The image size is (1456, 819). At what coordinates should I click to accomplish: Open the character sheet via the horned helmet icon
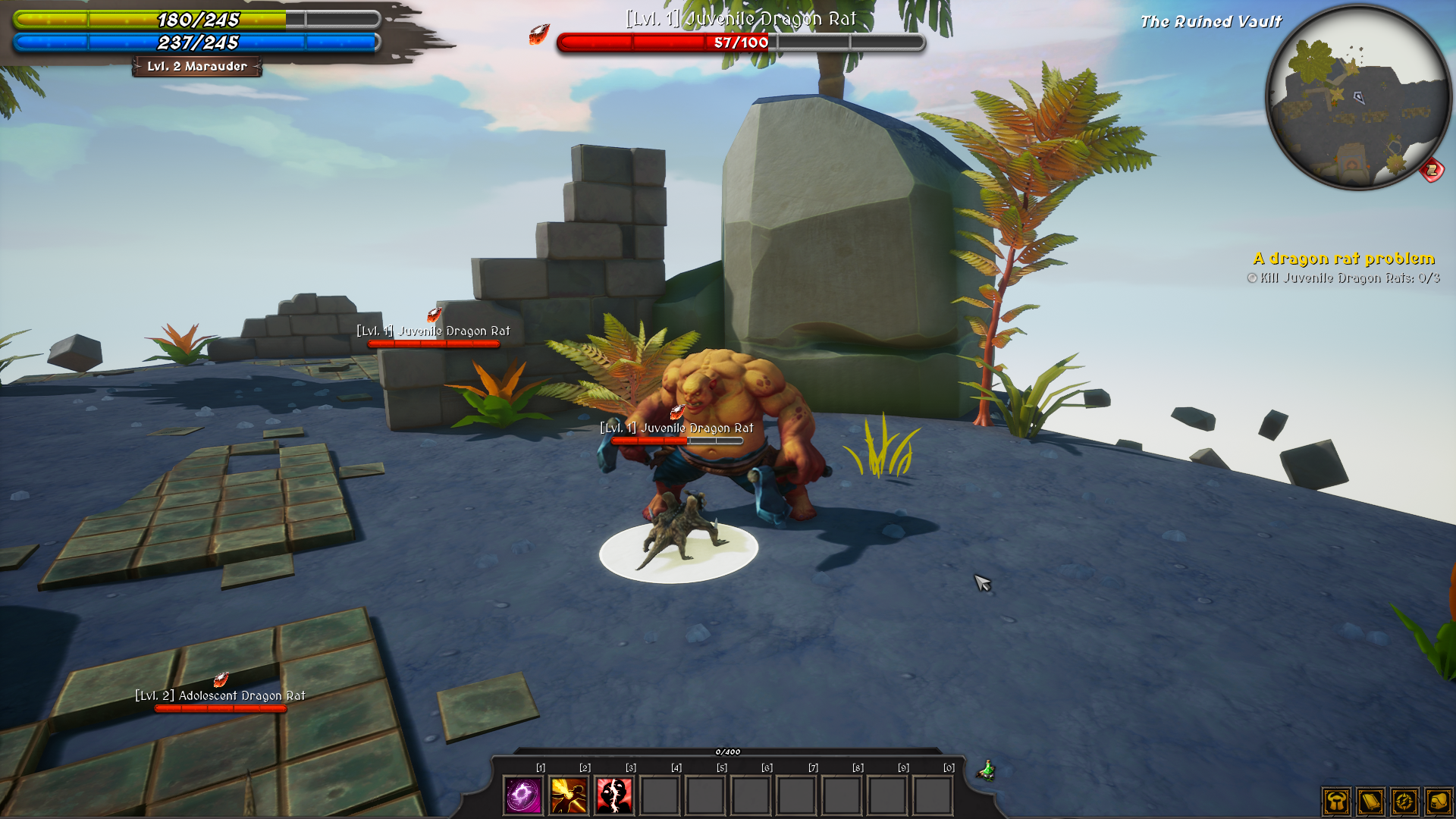point(1336,802)
